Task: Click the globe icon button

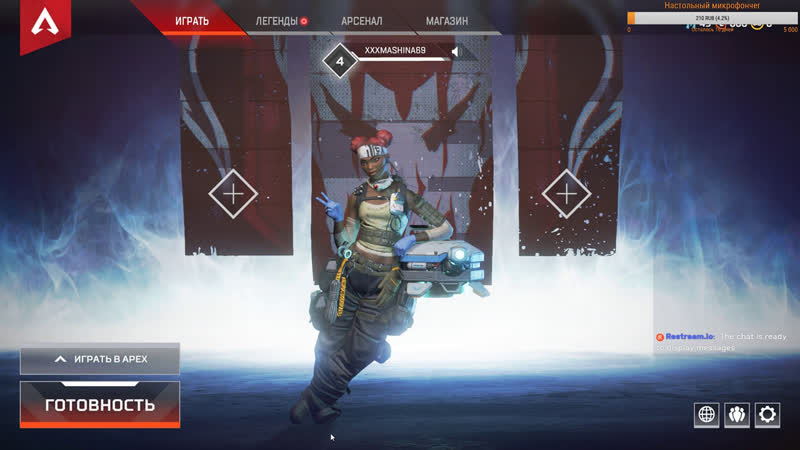Action: pos(707,414)
